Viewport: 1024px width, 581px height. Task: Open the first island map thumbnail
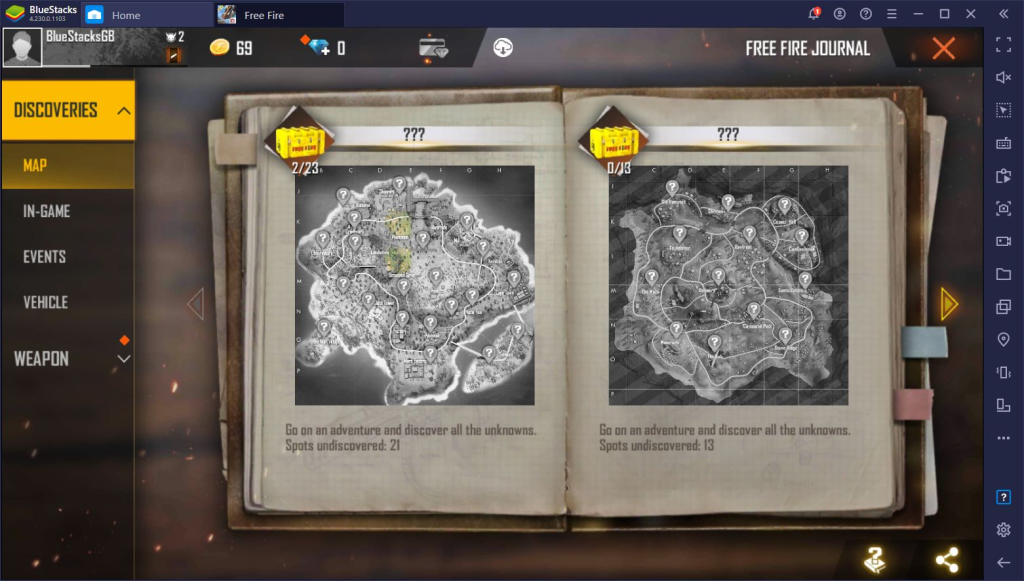(414, 285)
